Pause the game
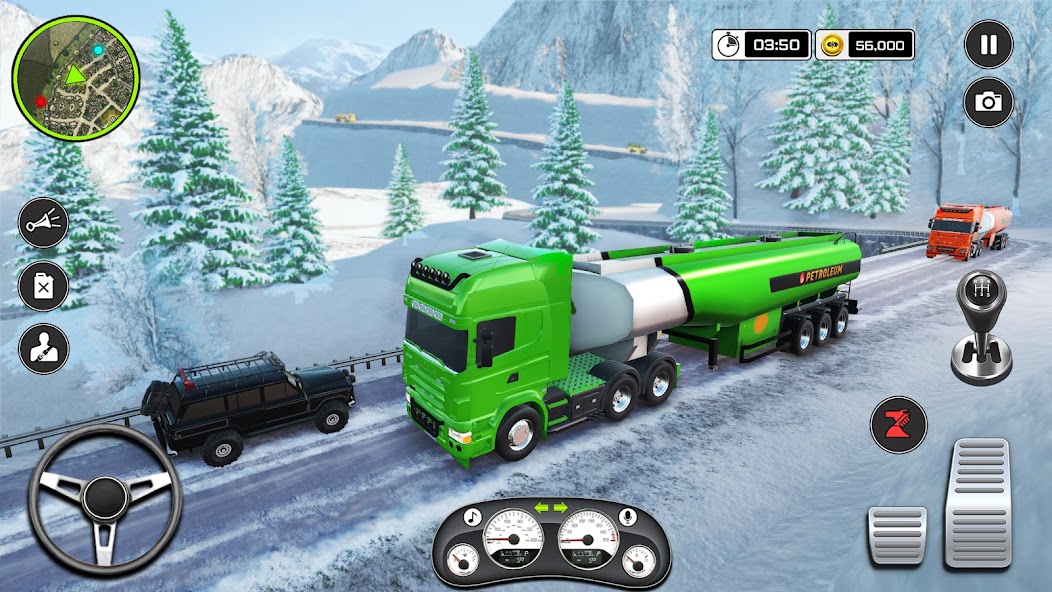This screenshot has height=592, width=1052. (988, 44)
